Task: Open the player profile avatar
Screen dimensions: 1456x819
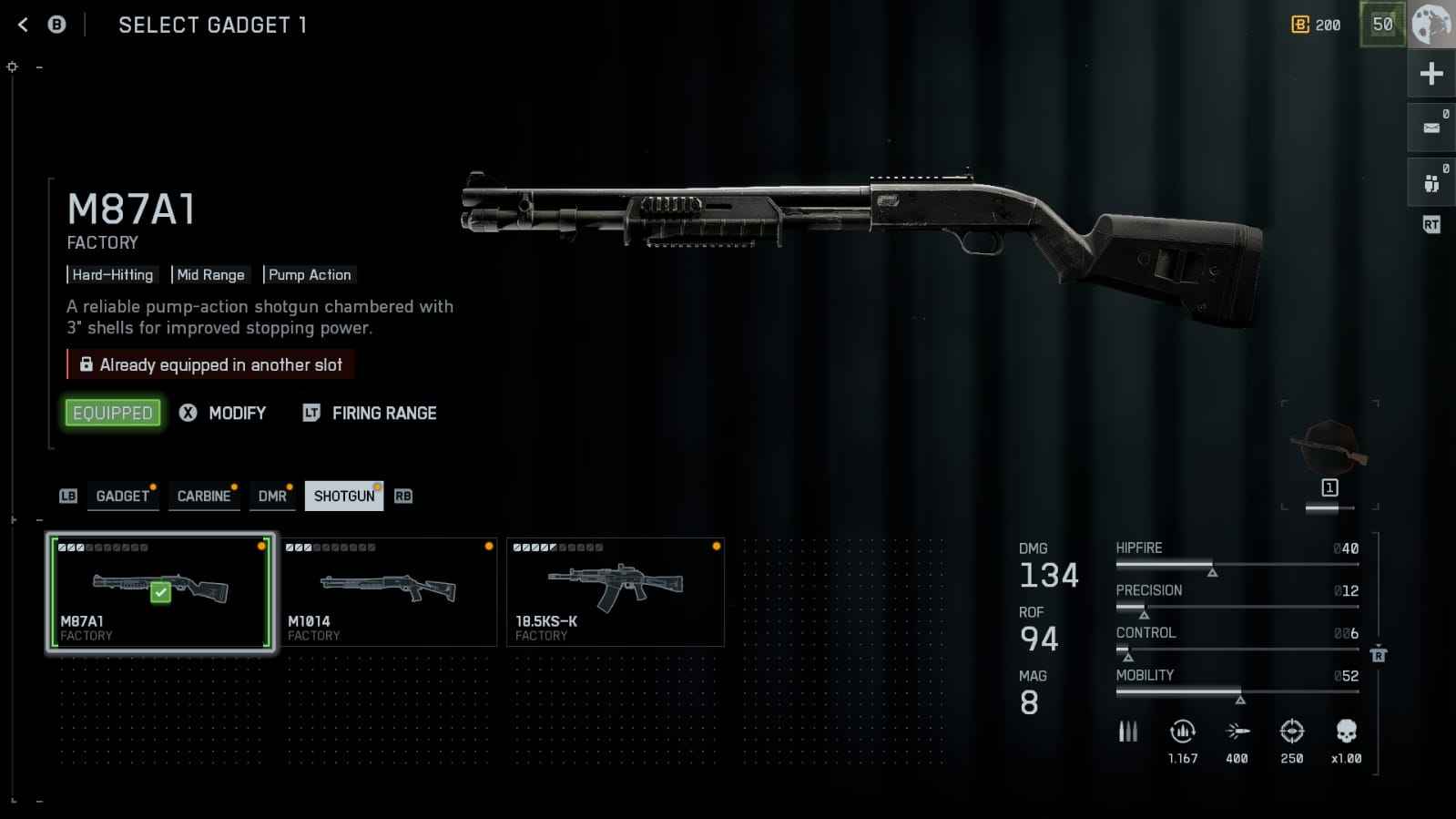Action: pyautogui.click(x=1431, y=25)
